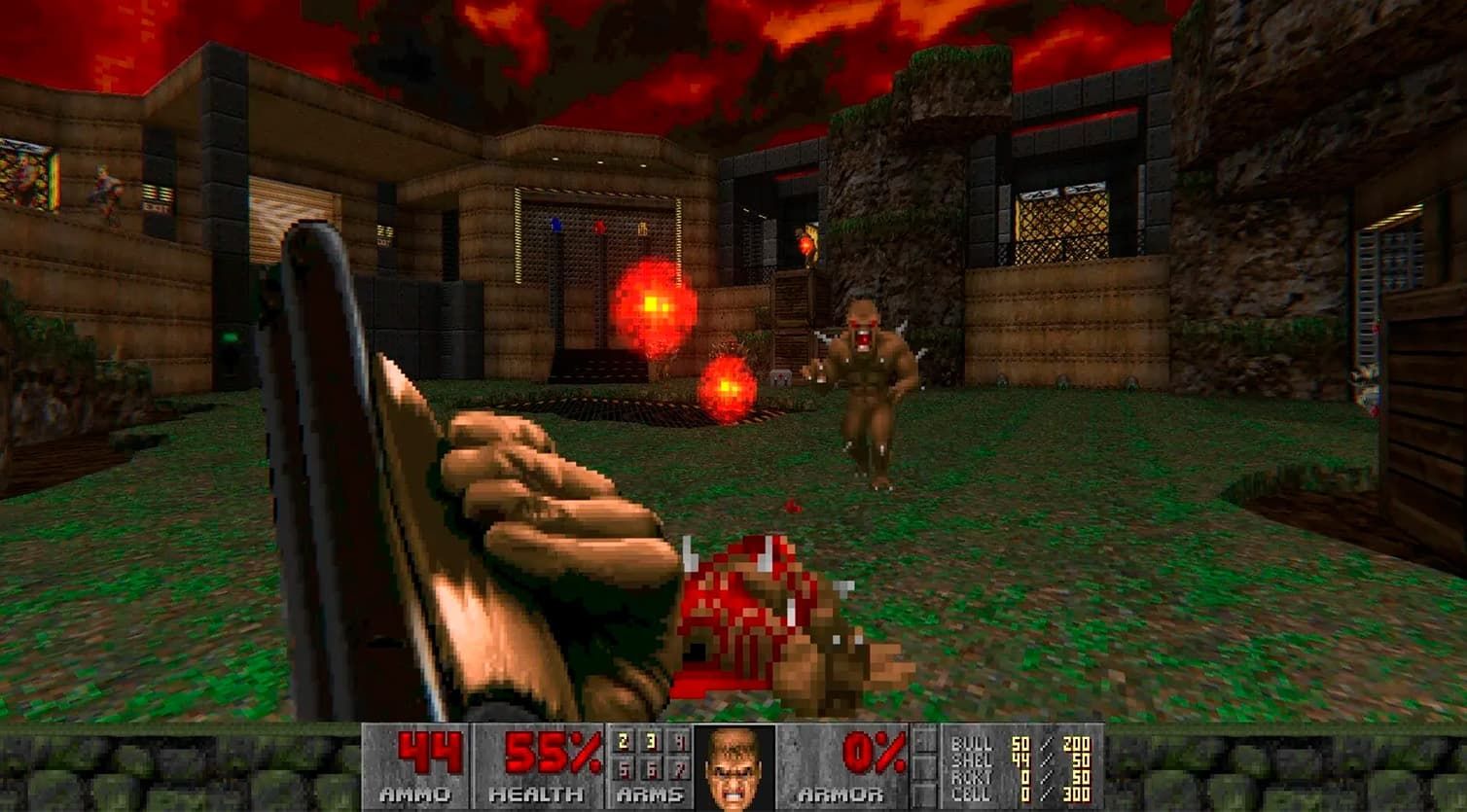Select weapon slot 5 in the ARMS panel

click(624, 771)
